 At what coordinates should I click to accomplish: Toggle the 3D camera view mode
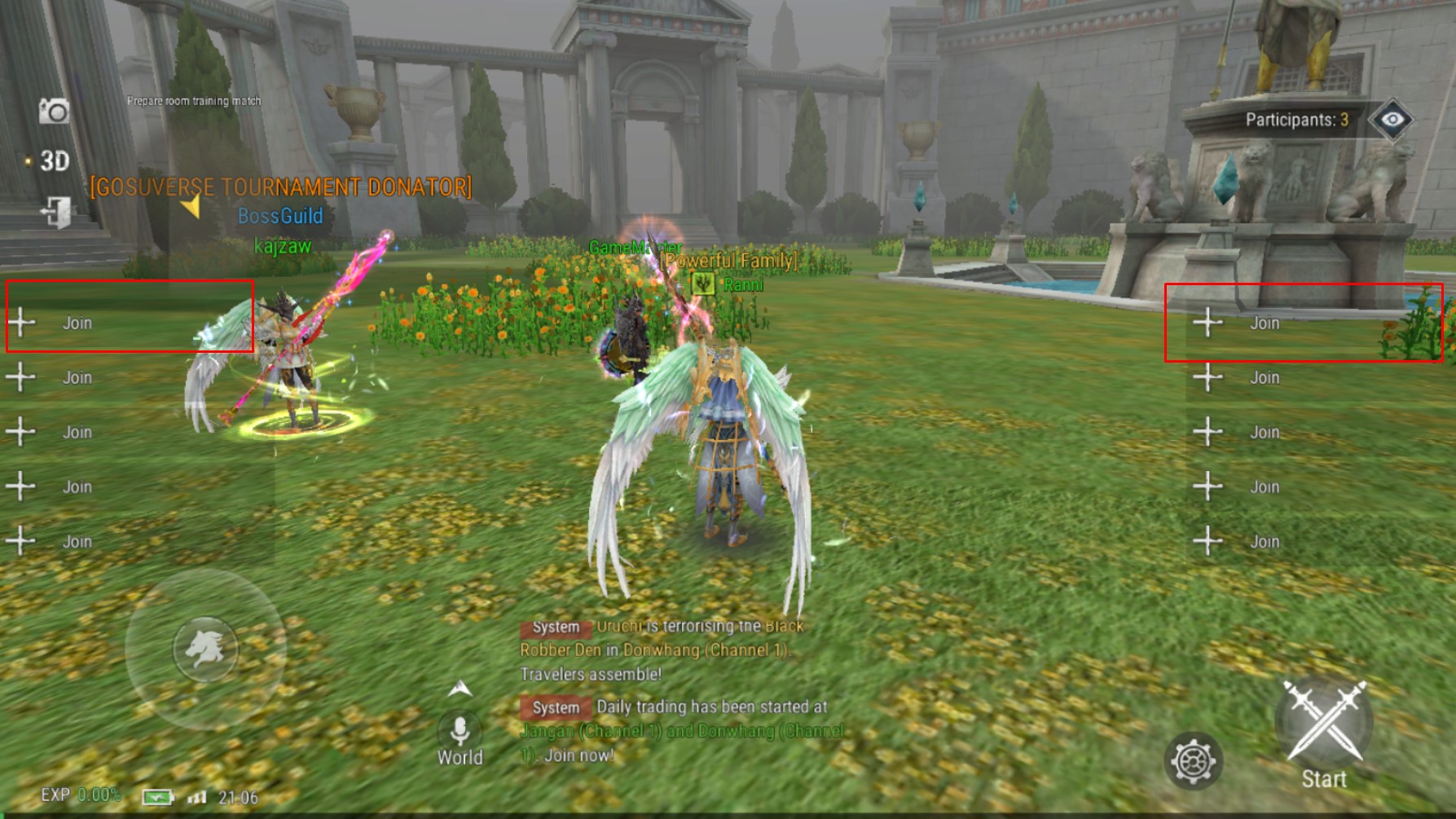pyautogui.click(x=54, y=161)
